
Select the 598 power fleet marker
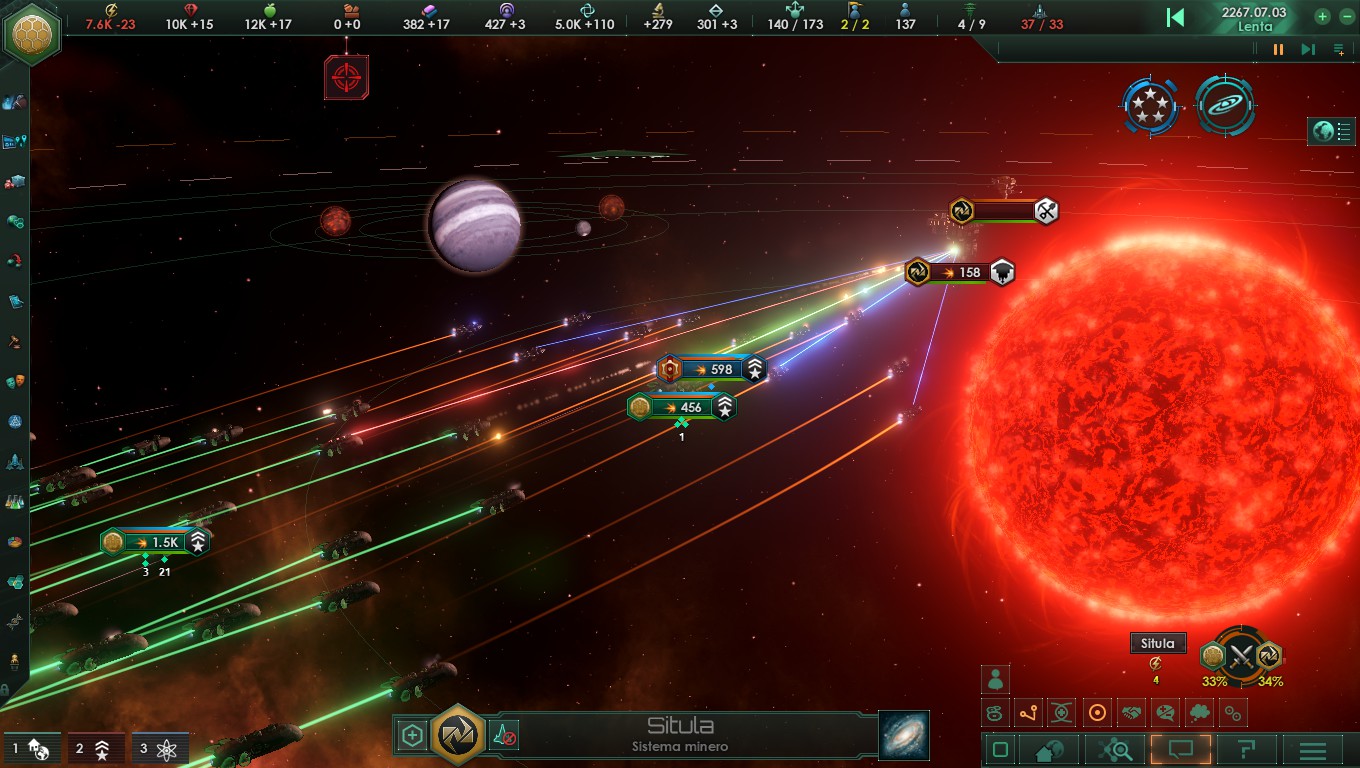click(x=712, y=369)
